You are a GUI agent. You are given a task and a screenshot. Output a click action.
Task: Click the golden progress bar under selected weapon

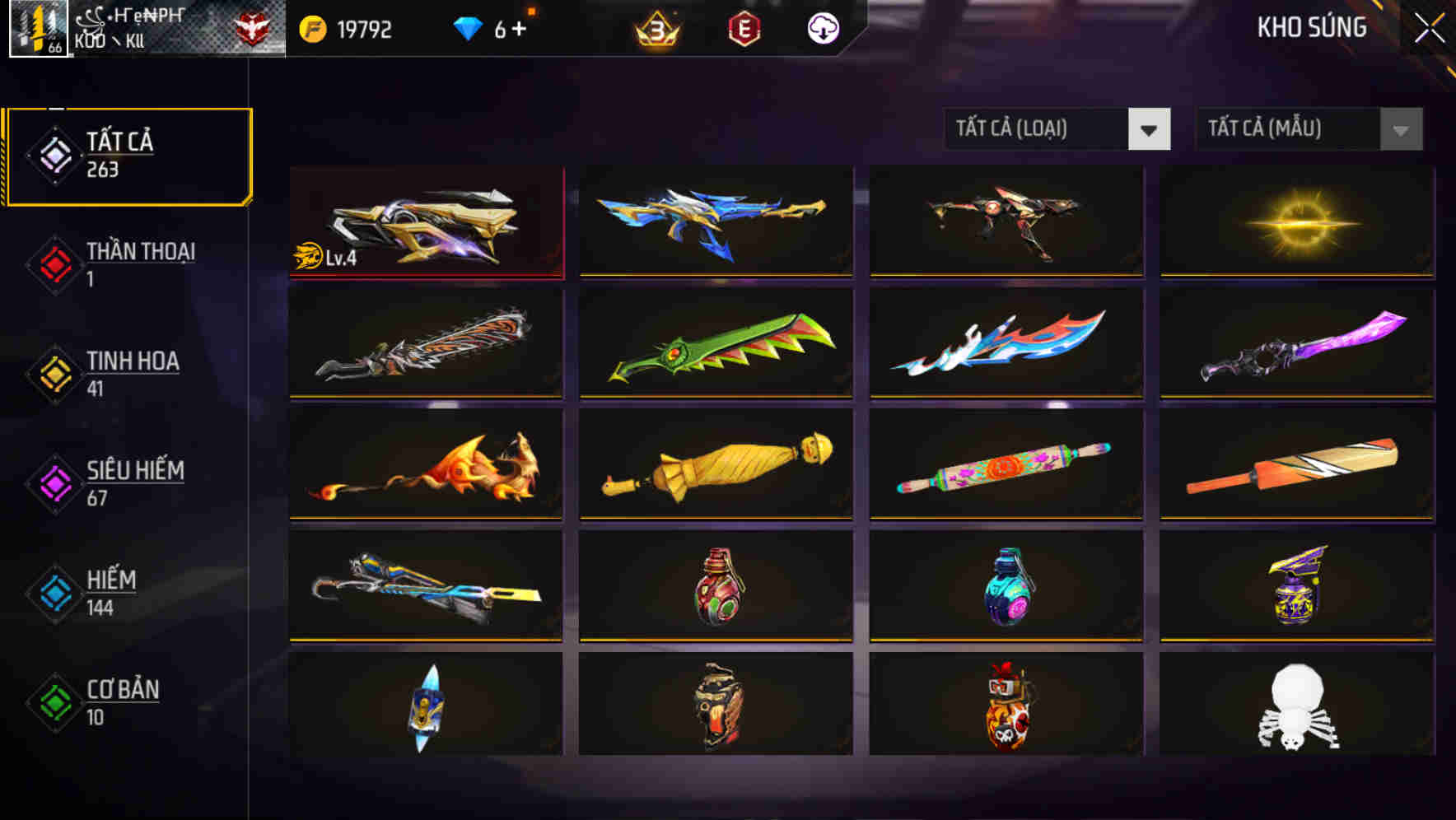[426, 277]
